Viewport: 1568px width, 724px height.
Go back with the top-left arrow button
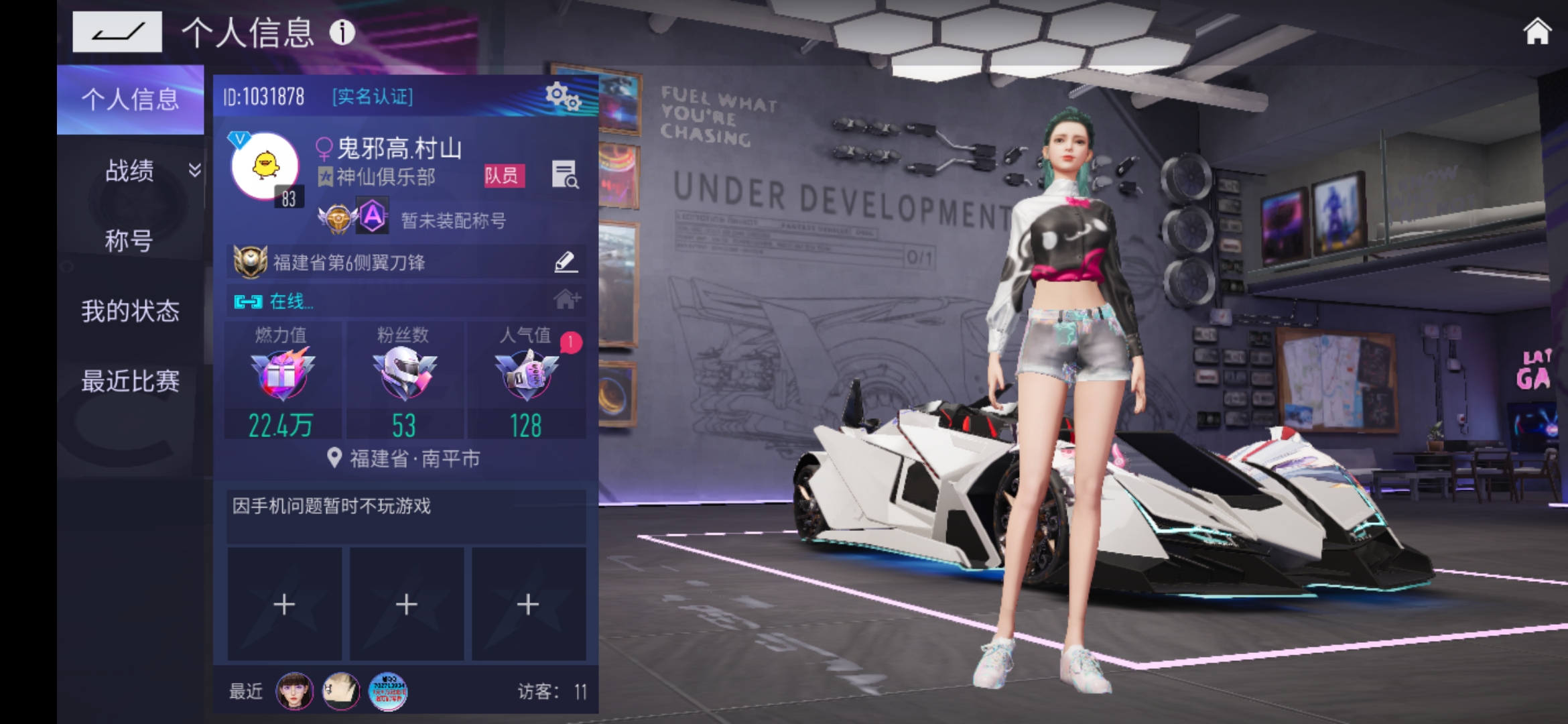117,32
